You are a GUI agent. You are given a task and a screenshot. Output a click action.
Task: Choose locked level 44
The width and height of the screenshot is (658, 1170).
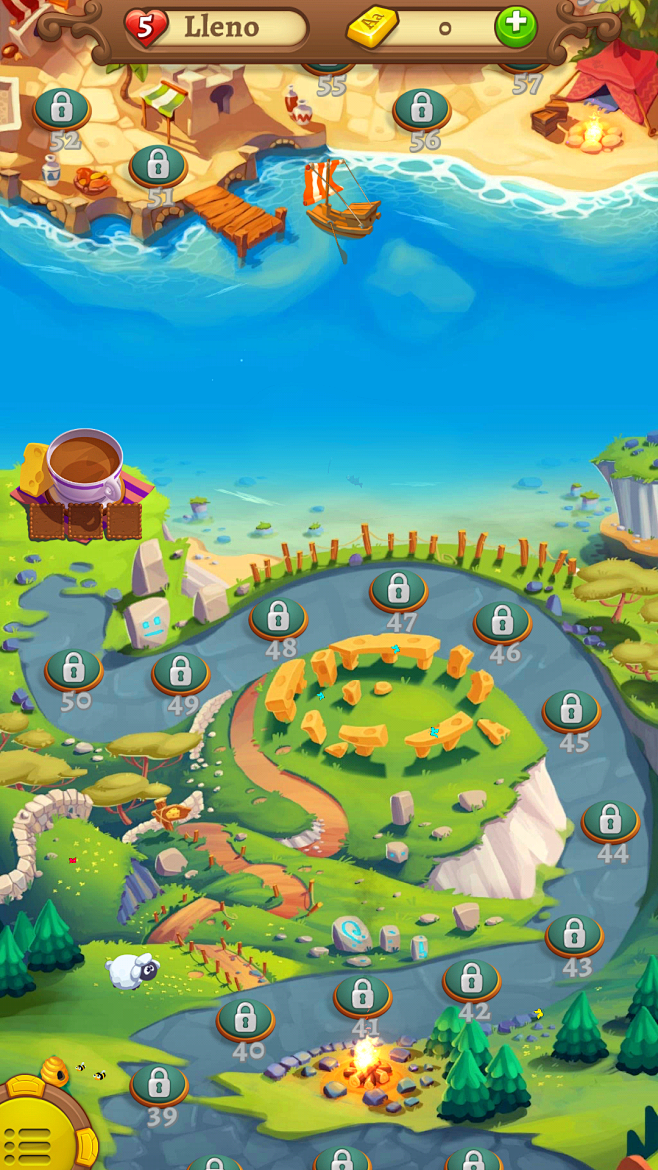point(610,821)
